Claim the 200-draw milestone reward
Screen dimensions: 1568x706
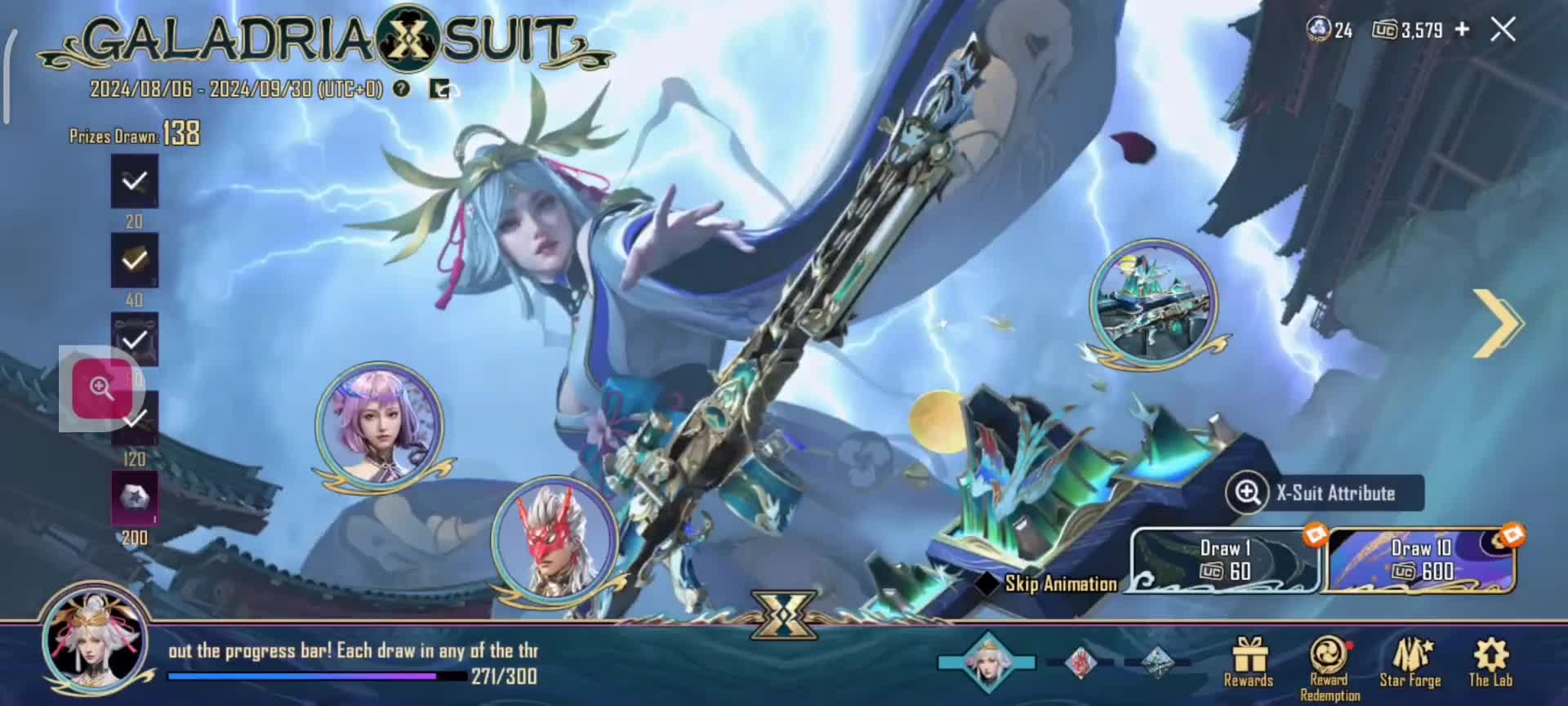pyautogui.click(x=134, y=498)
